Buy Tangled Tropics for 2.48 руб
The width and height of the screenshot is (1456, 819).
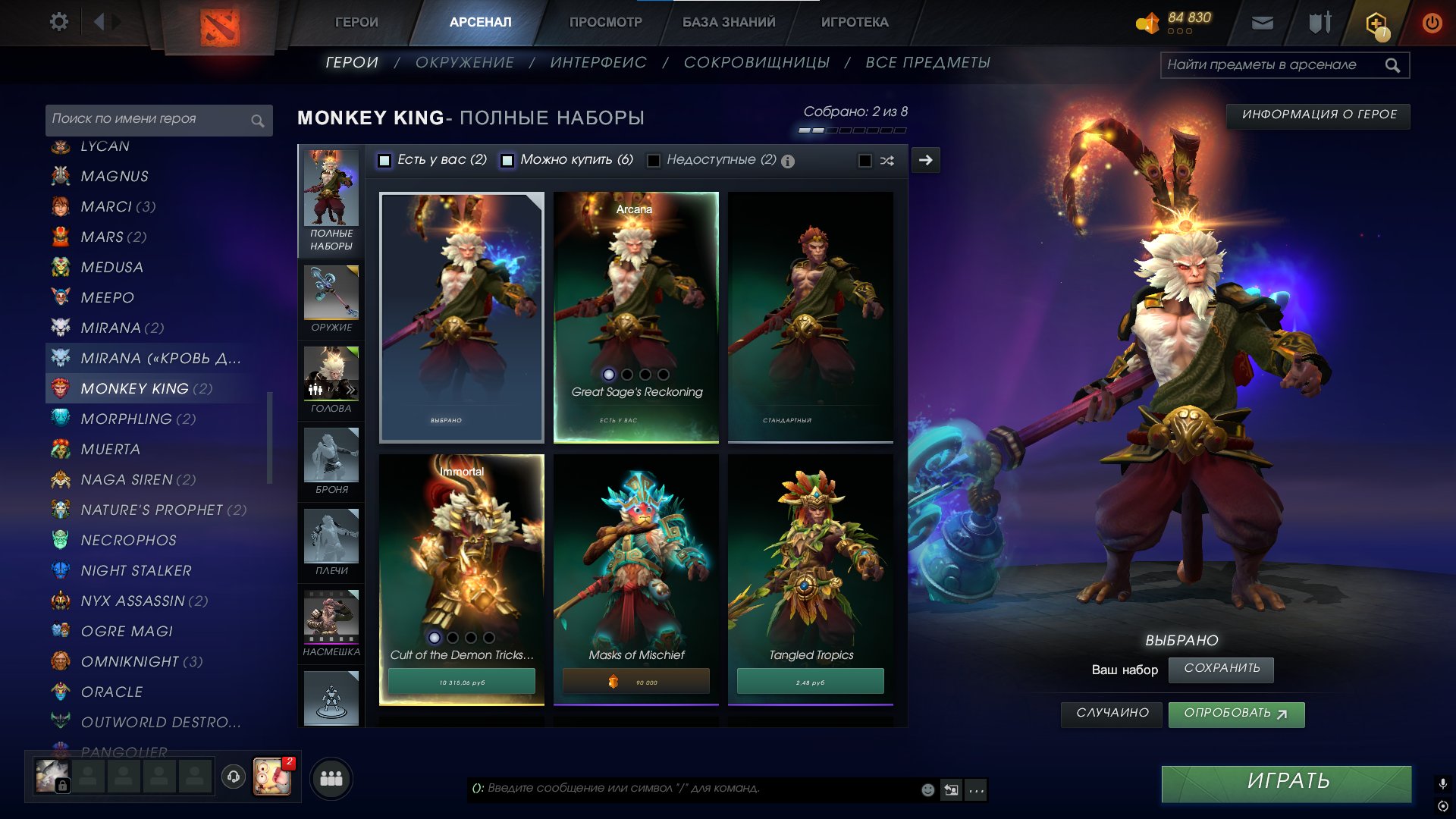click(810, 682)
